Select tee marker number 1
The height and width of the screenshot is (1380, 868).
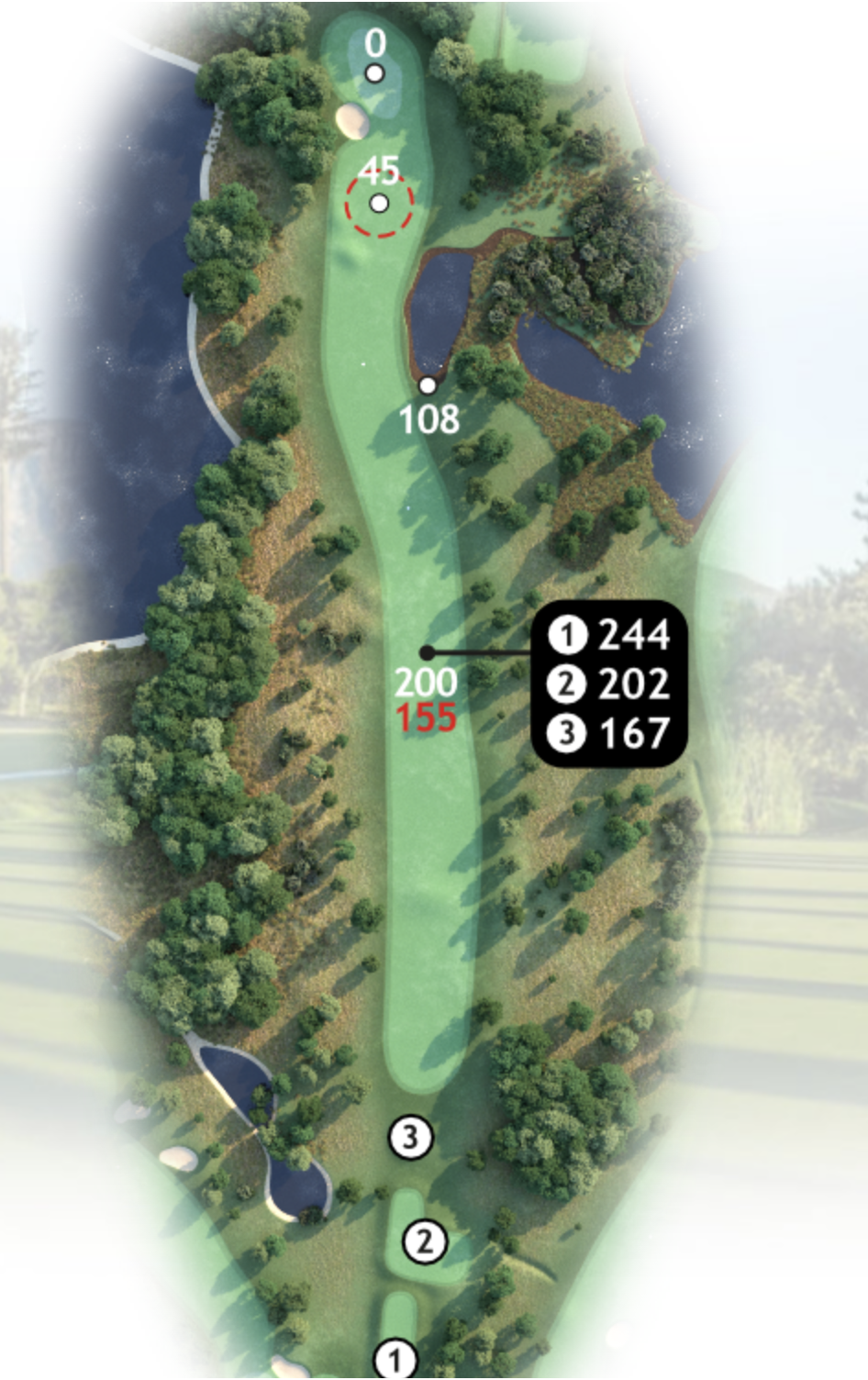(396, 1360)
